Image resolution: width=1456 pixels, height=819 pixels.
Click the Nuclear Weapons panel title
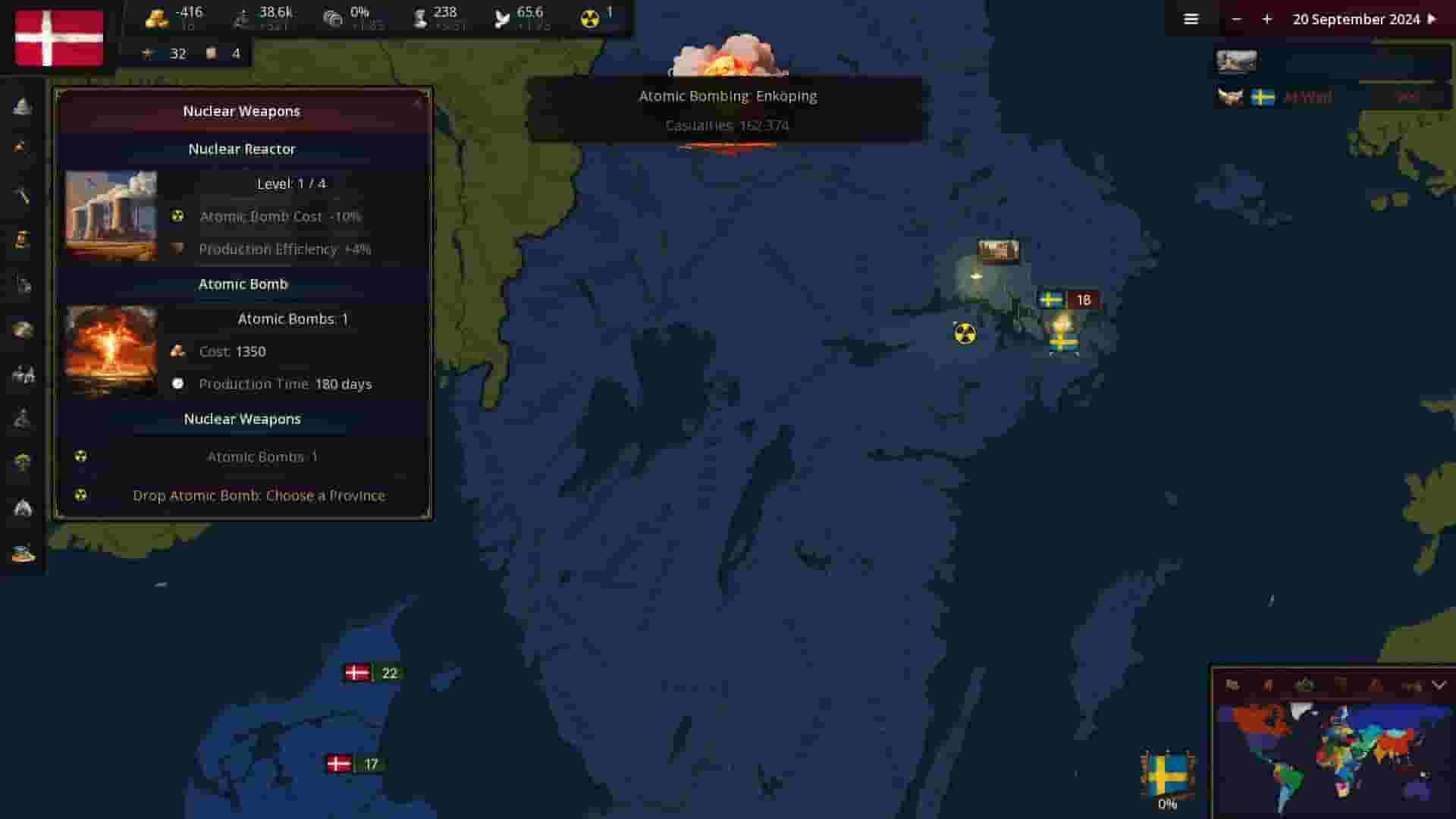click(241, 111)
